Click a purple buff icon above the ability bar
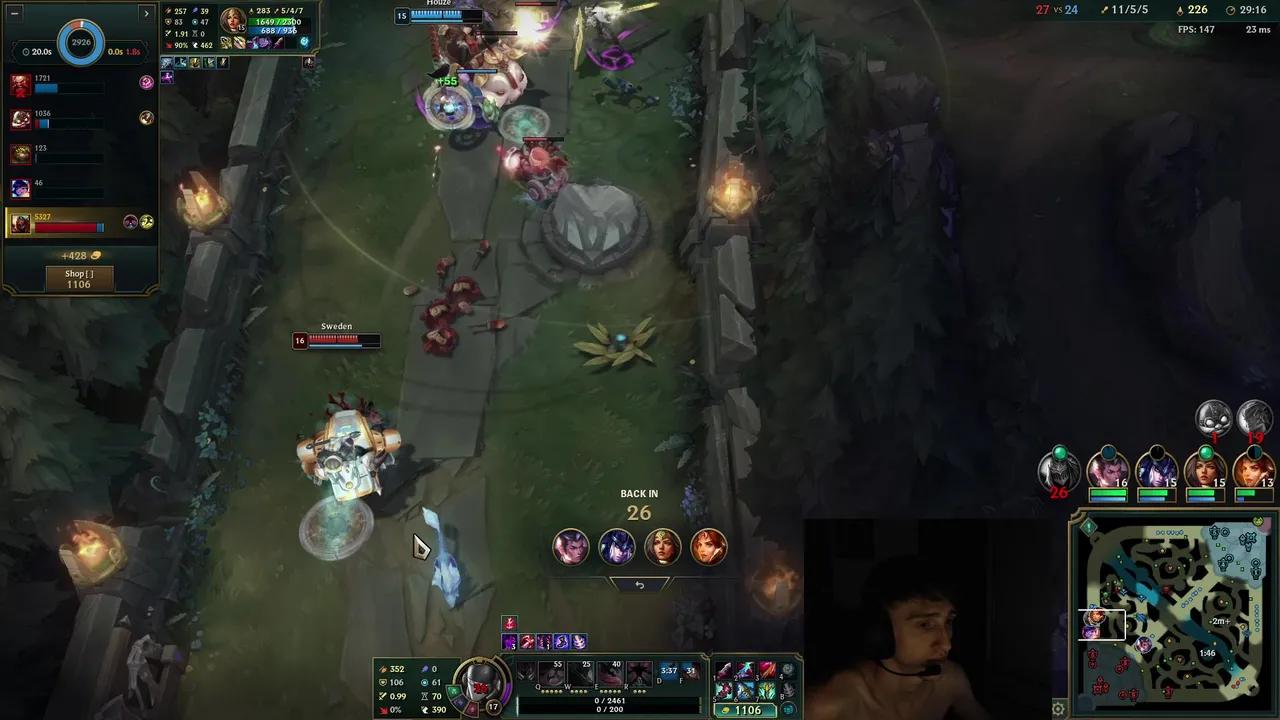This screenshot has width=1280, height=720. 510,641
